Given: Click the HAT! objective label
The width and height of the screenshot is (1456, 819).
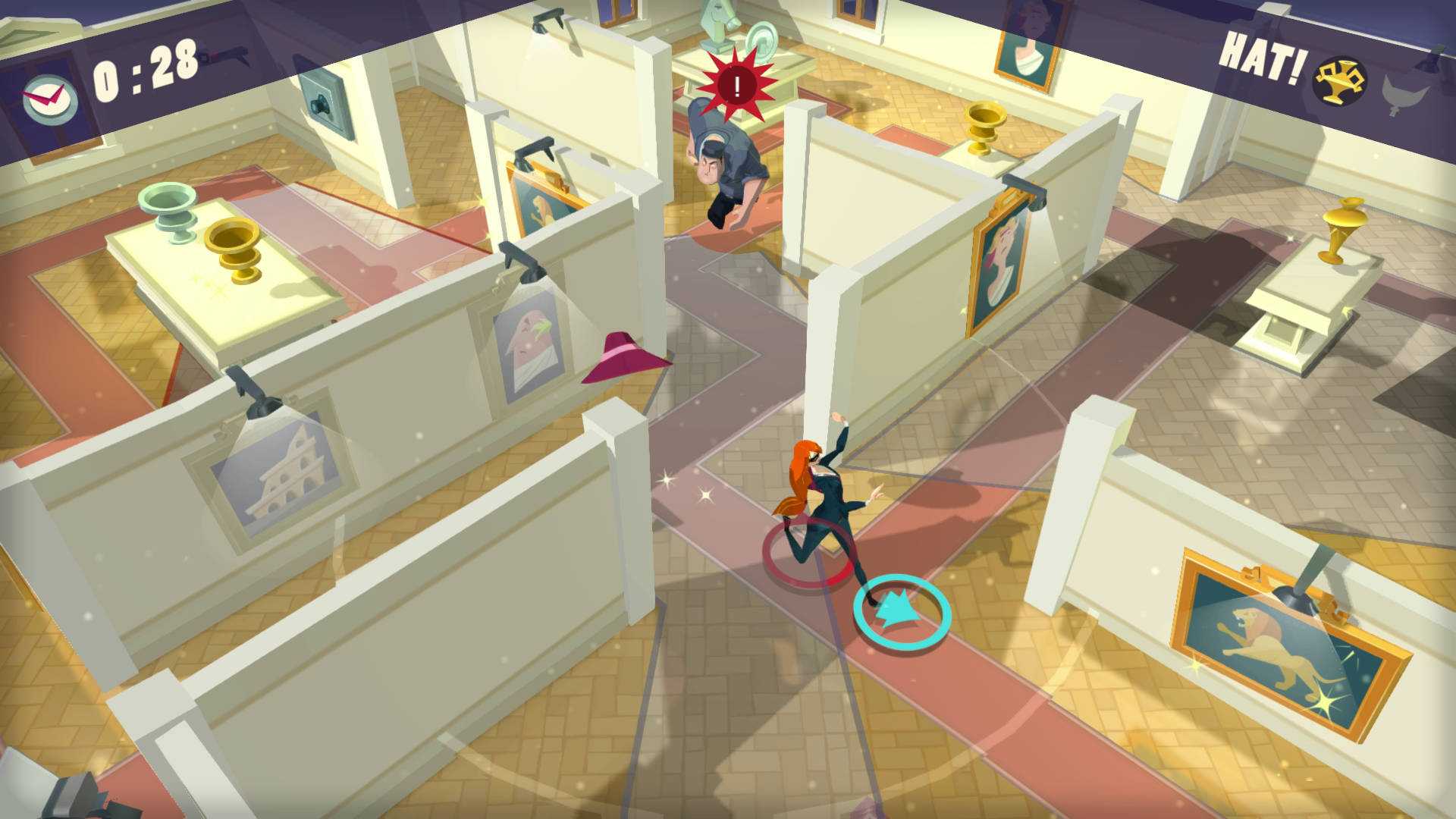Looking at the screenshot, I should (x=1263, y=57).
